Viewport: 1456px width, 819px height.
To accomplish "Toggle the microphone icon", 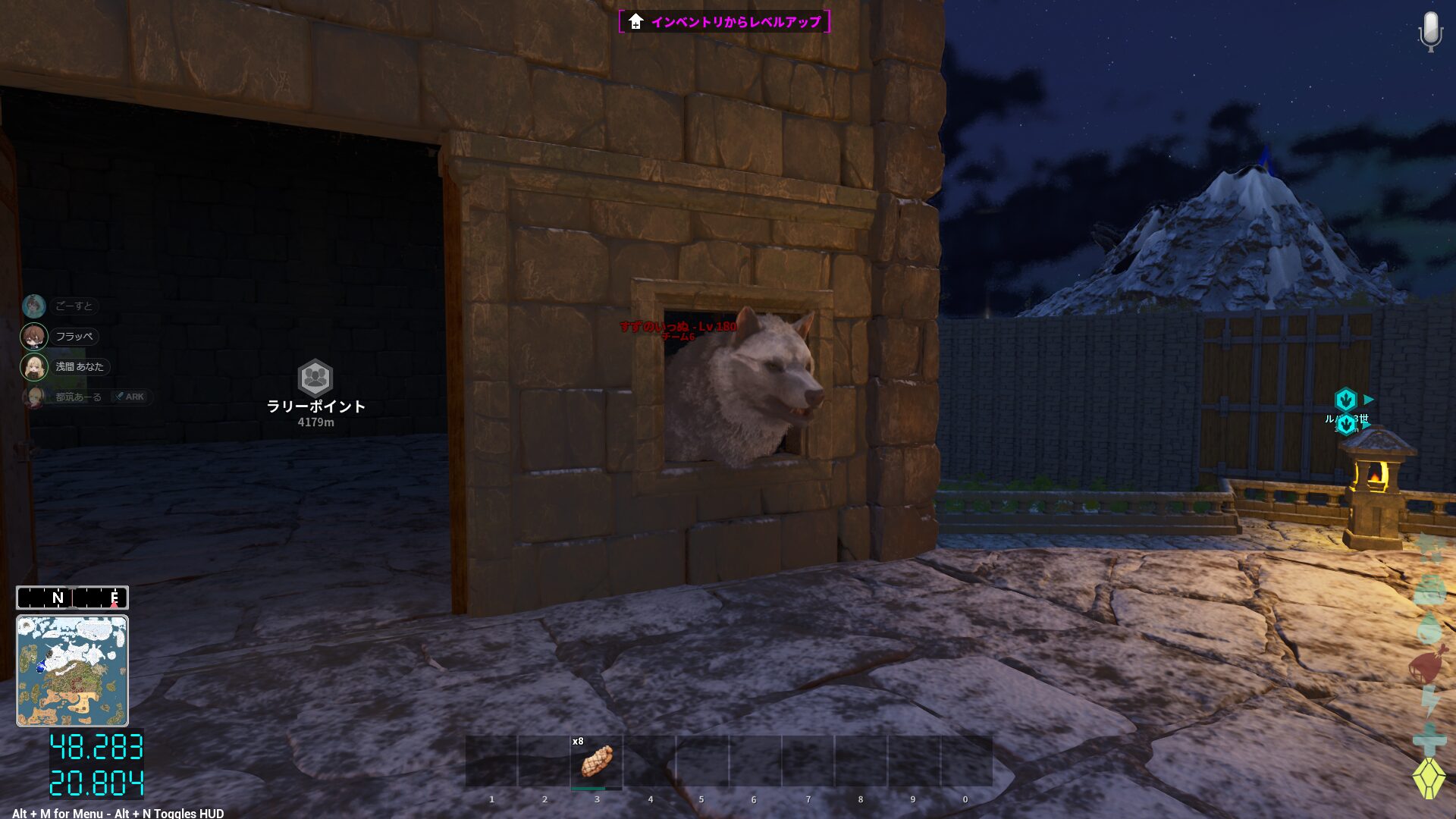I will 1430,31.
